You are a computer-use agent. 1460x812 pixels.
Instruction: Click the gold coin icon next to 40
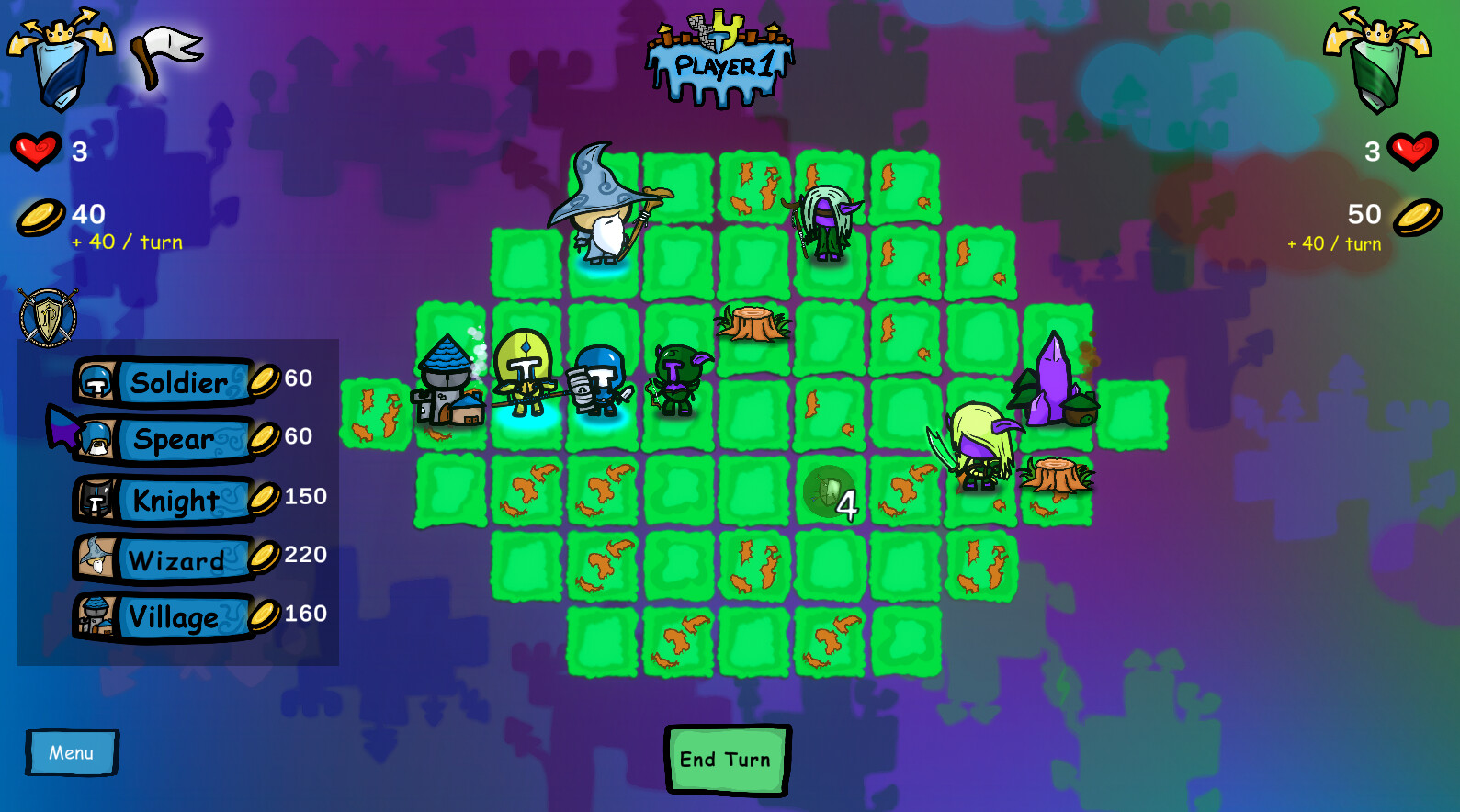(37, 216)
